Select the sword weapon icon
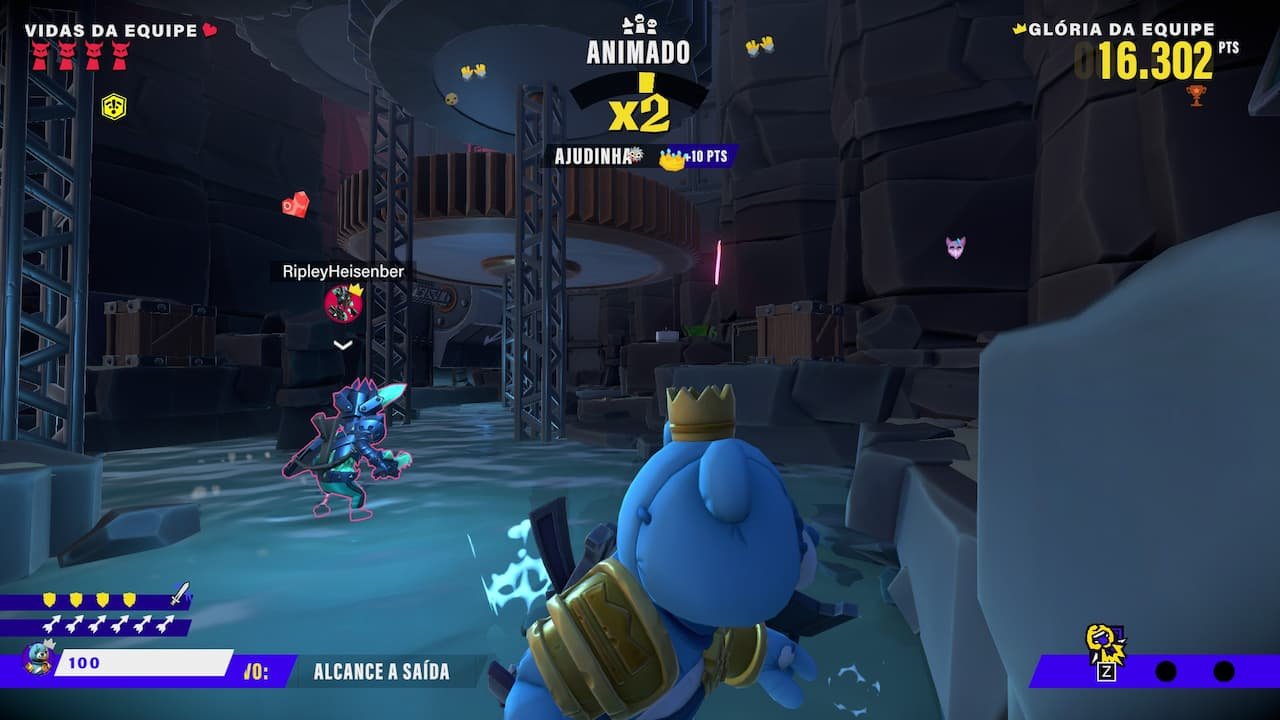Image resolution: width=1280 pixels, height=720 pixels. point(179,596)
